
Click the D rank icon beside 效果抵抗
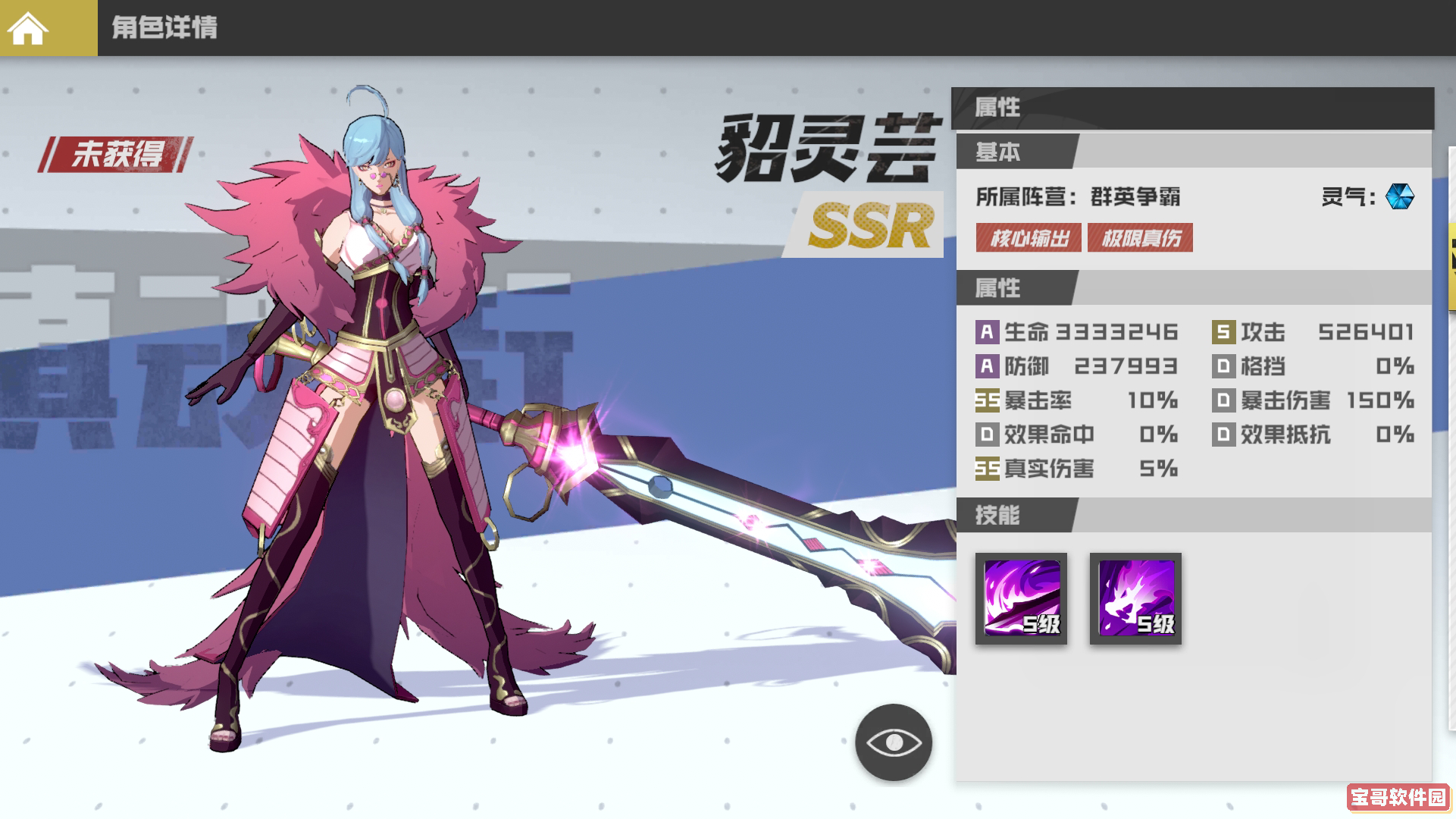(x=1224, y=435)
